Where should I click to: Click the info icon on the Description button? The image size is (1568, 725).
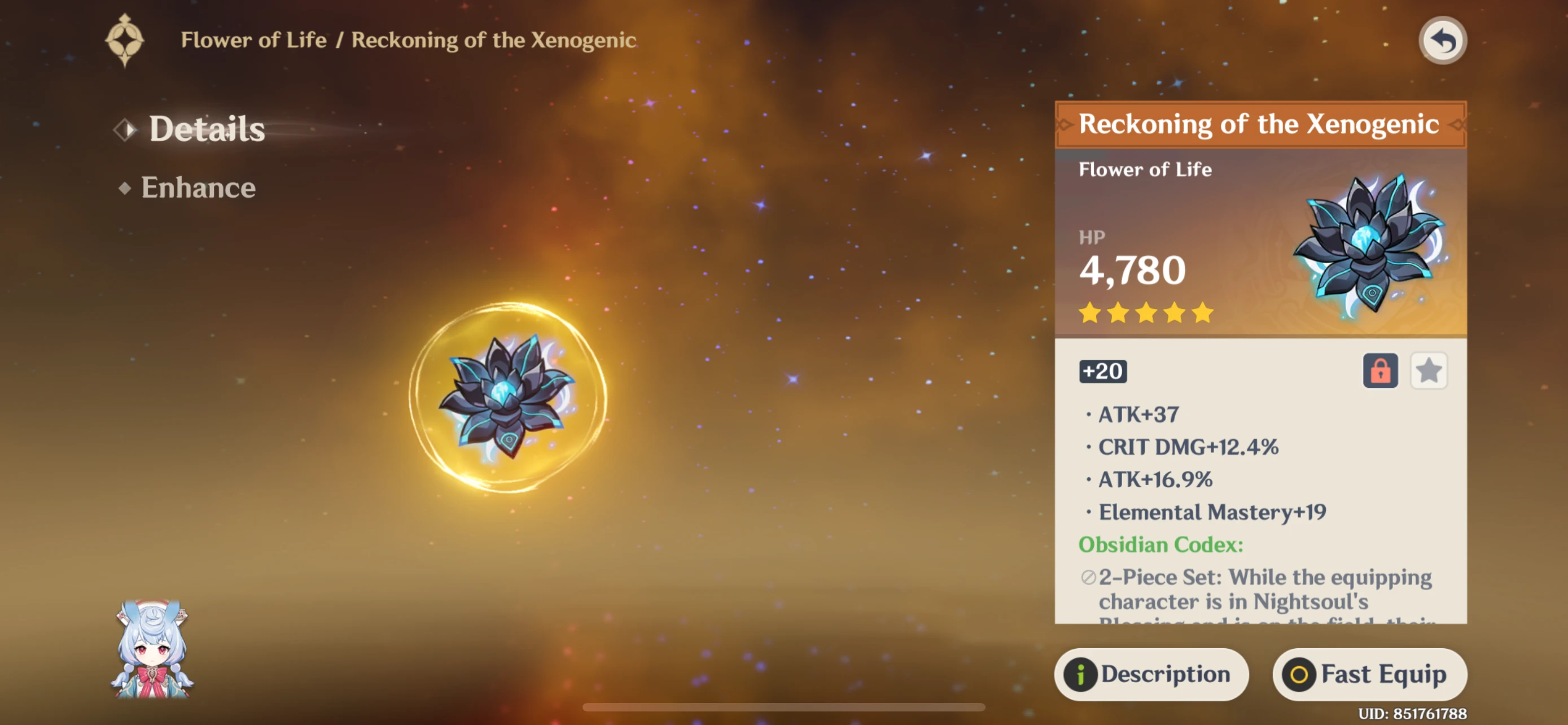point(1080,674)
